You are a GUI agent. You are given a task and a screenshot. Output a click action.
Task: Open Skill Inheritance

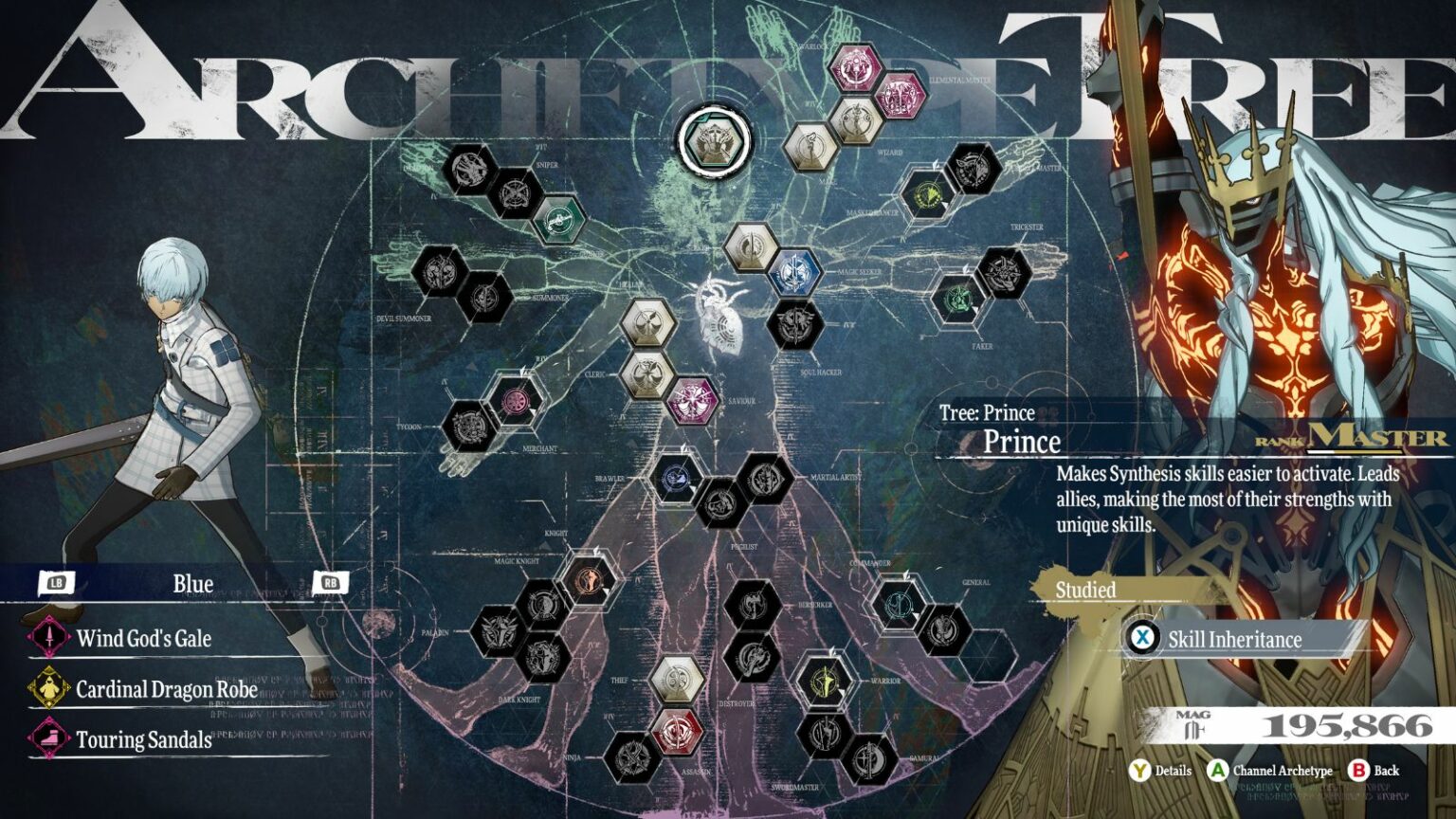click(1233, 639)
